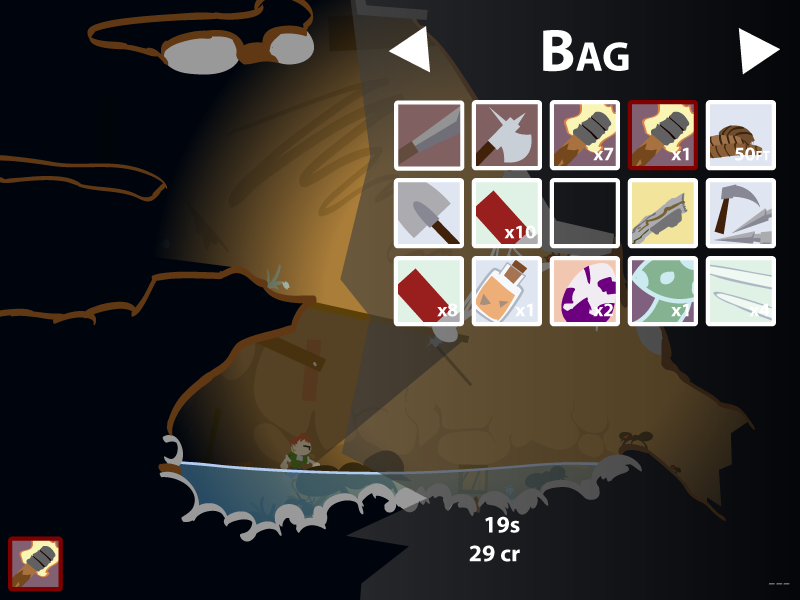Pick the red-bordered single torch slot
The image size is (800, 600).
(x=663, y=135)
